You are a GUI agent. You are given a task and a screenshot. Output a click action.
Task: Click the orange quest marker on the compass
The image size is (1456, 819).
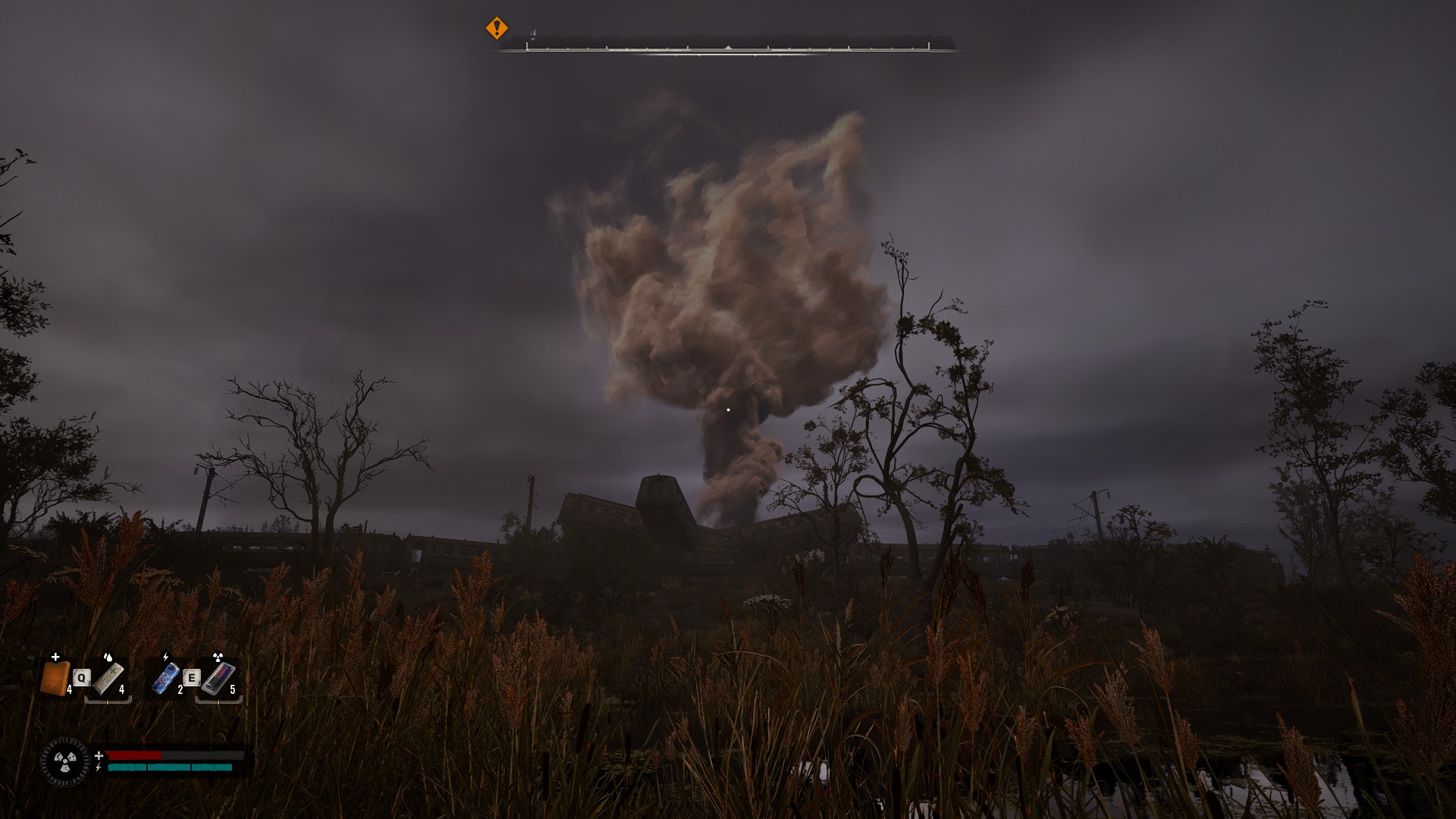pos(497,29)
